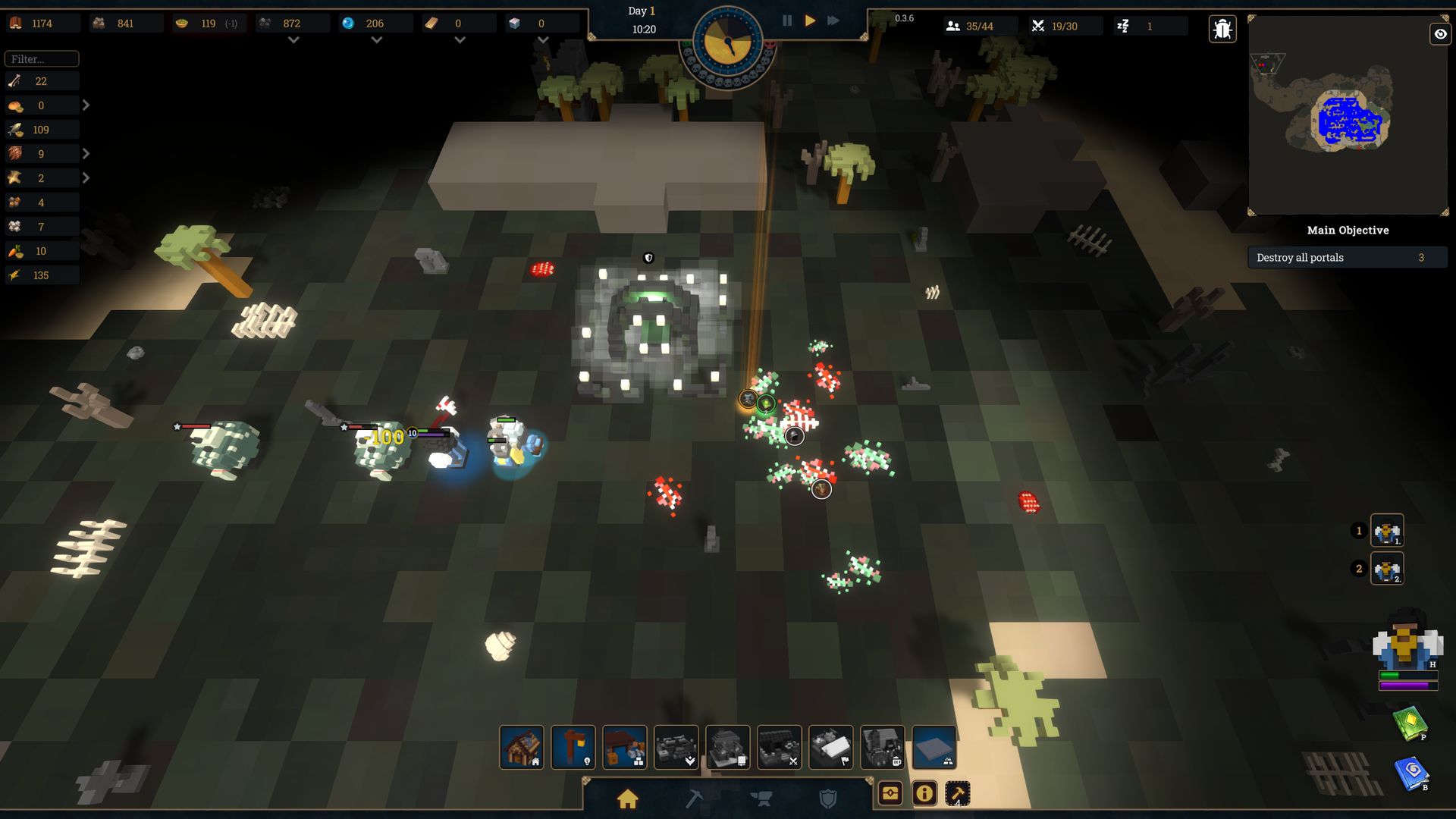Select army squad 2
1456x819 pixels.
point(1386,570)
